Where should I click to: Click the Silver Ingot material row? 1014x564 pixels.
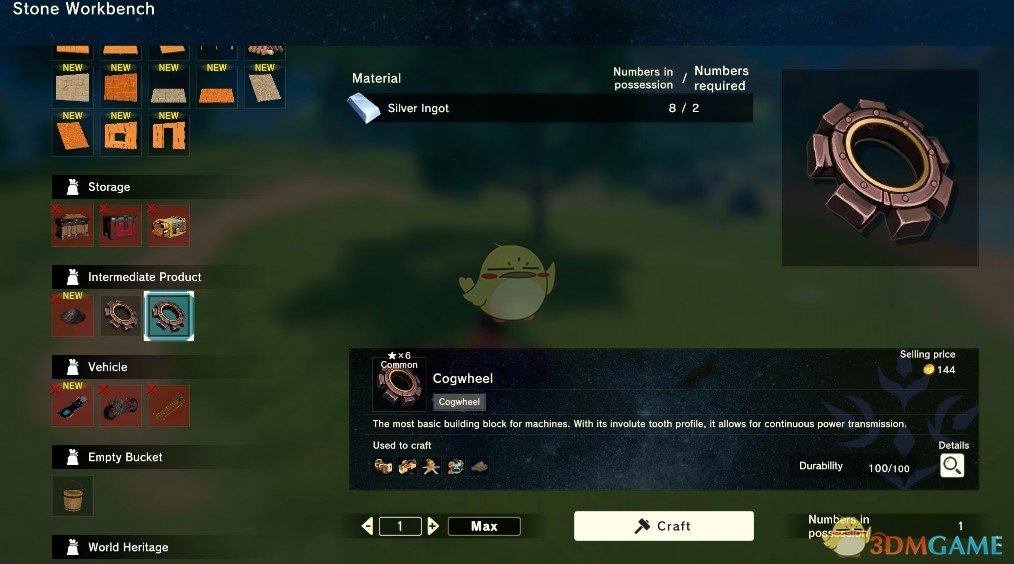click(x=550, y=108)
